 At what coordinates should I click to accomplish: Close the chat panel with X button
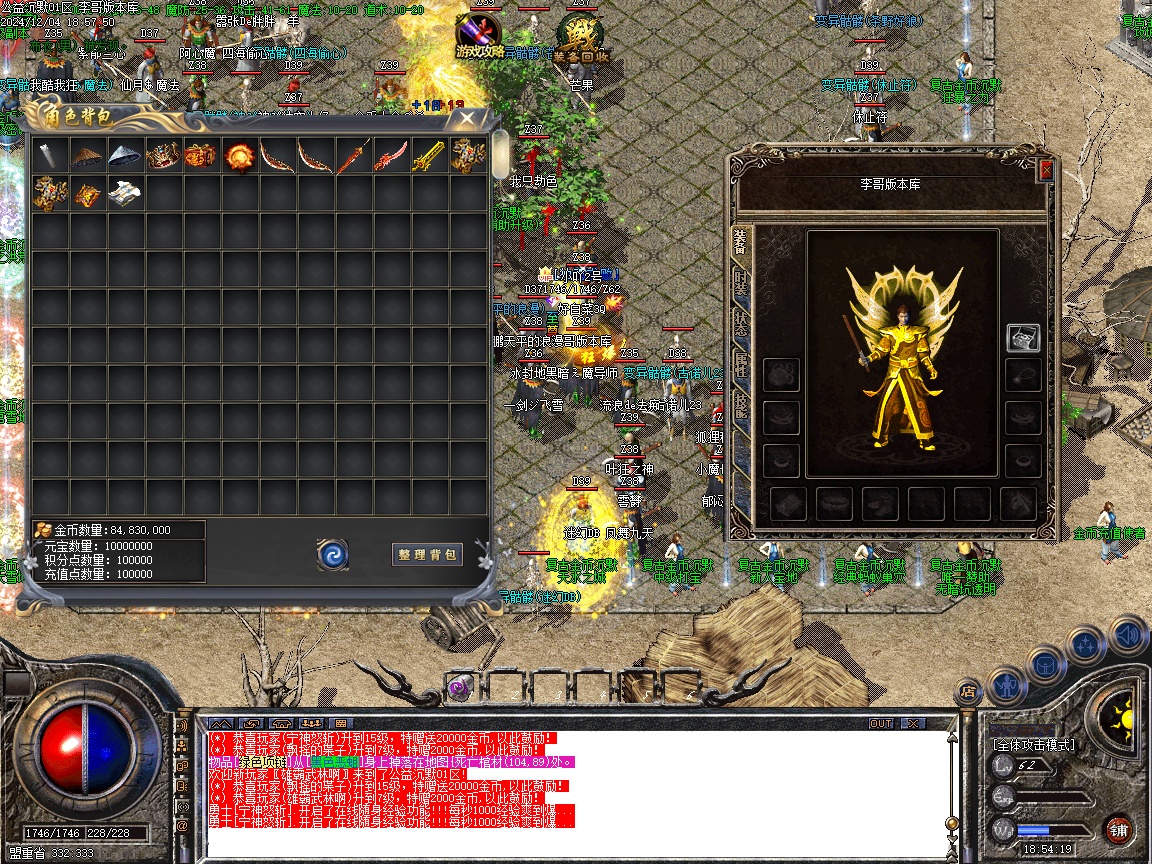click(914, 723)
